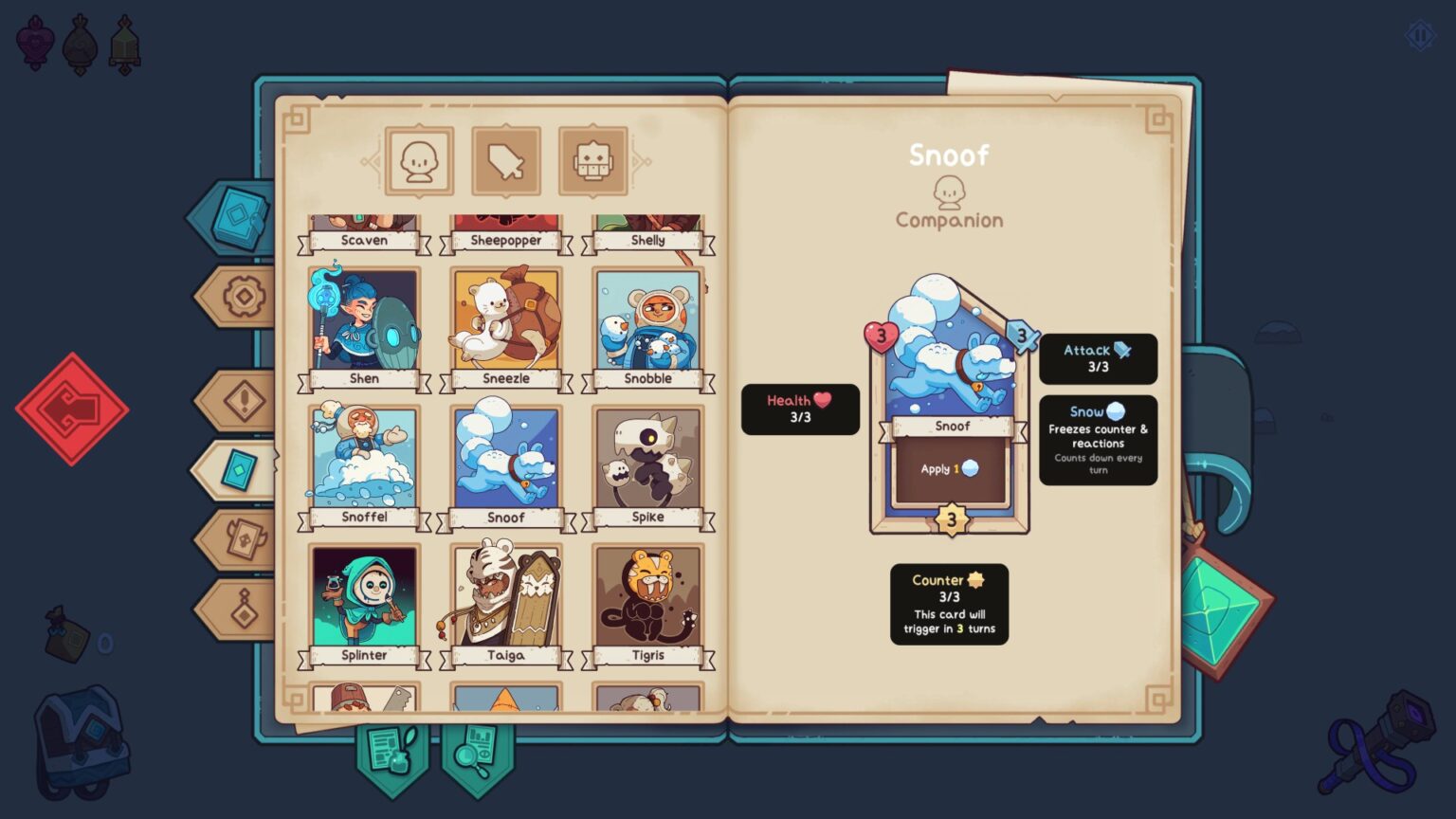Open the Taiga card details
1456x819 pixels.
click(506, 600)
